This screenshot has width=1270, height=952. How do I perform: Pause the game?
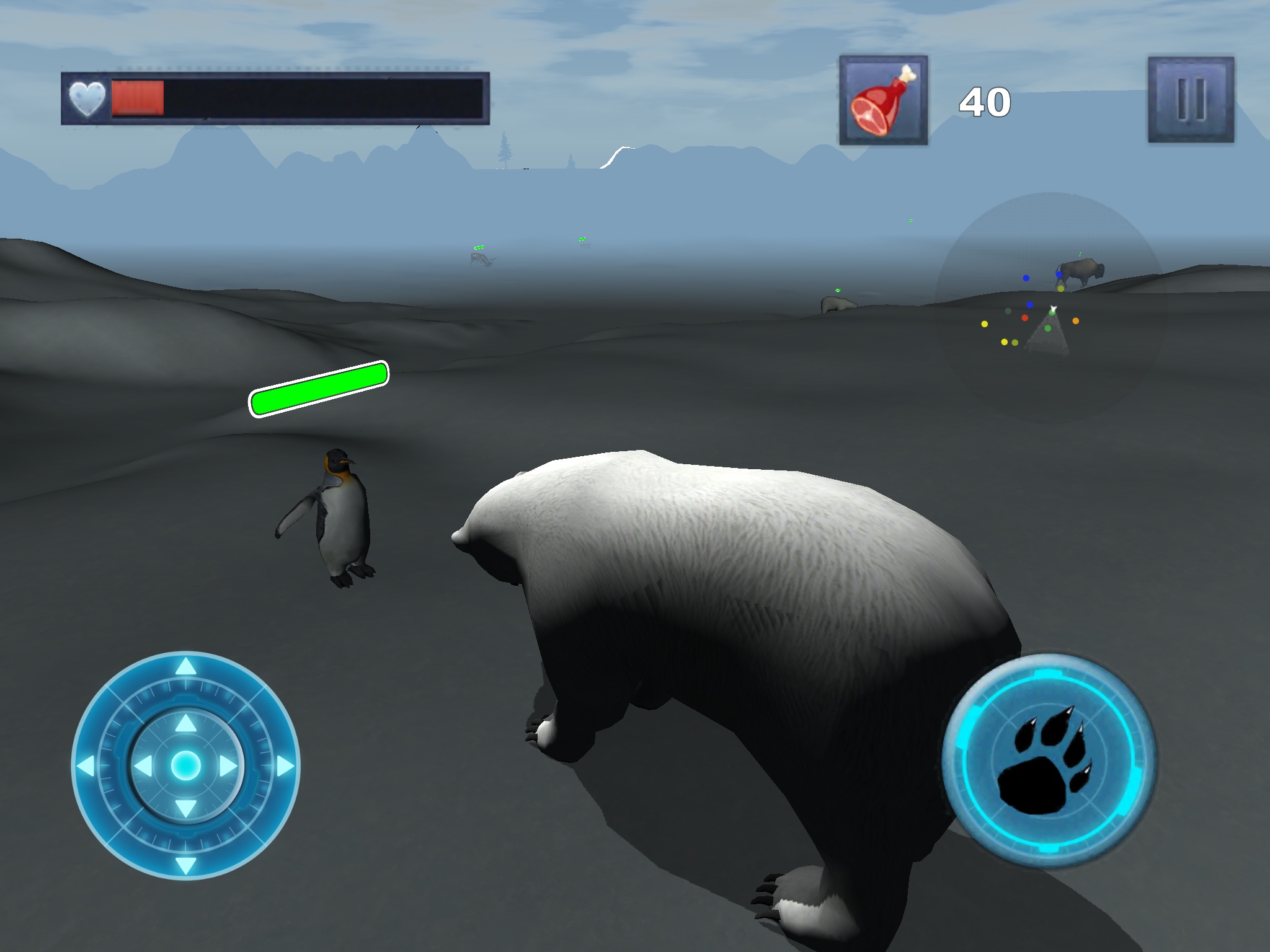[1191, 100]
